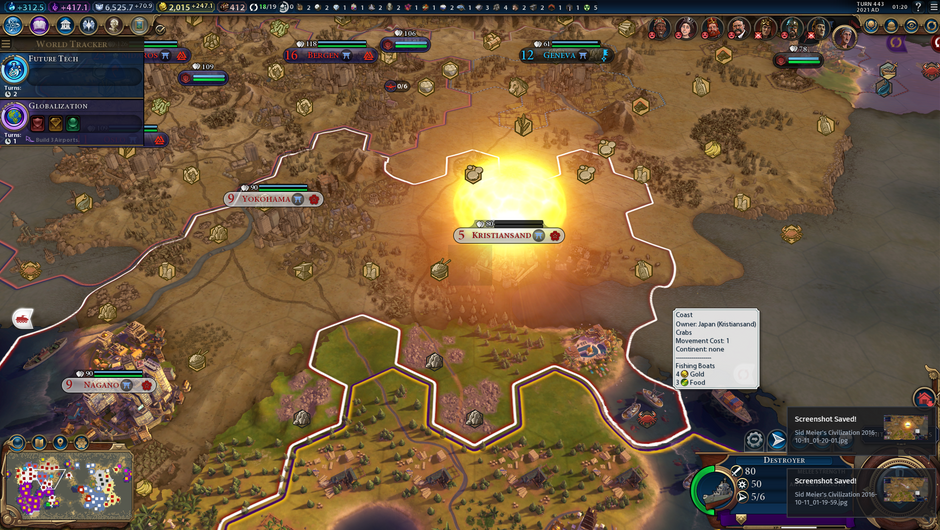Click the Kristiansand city banner

pos(508,236)
